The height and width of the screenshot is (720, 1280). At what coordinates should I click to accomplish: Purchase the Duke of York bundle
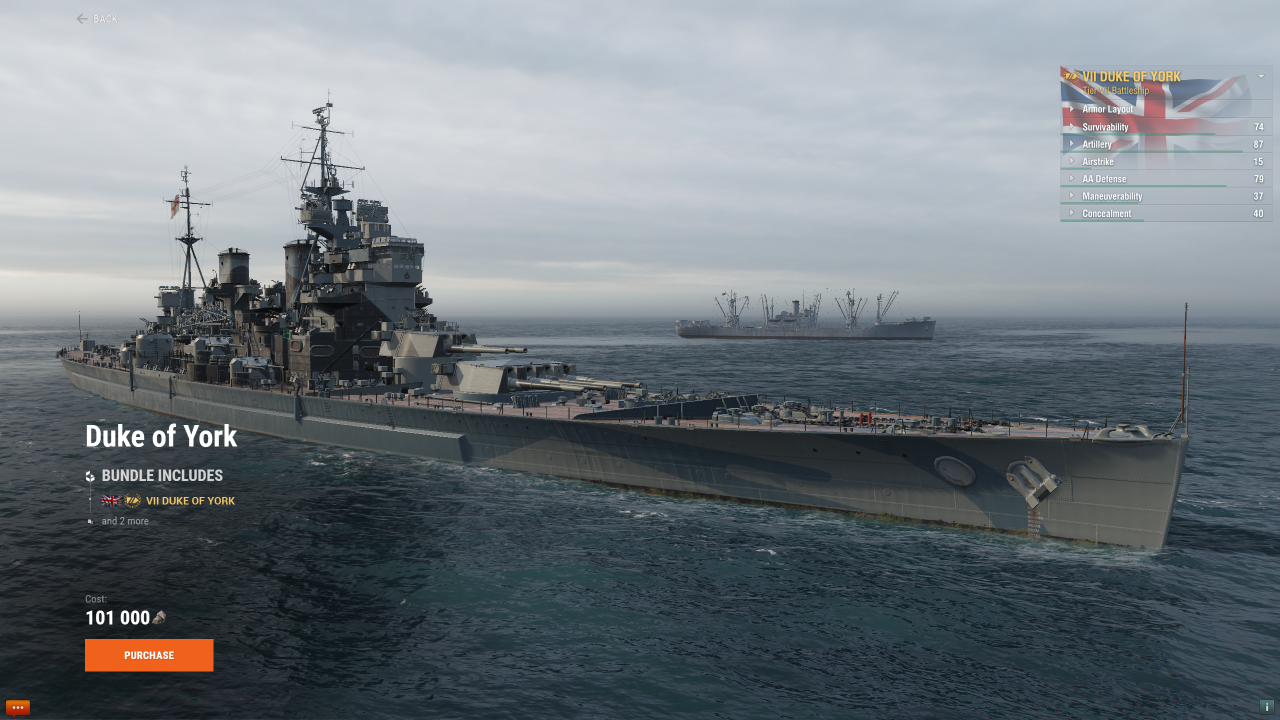tap(149, 655)
